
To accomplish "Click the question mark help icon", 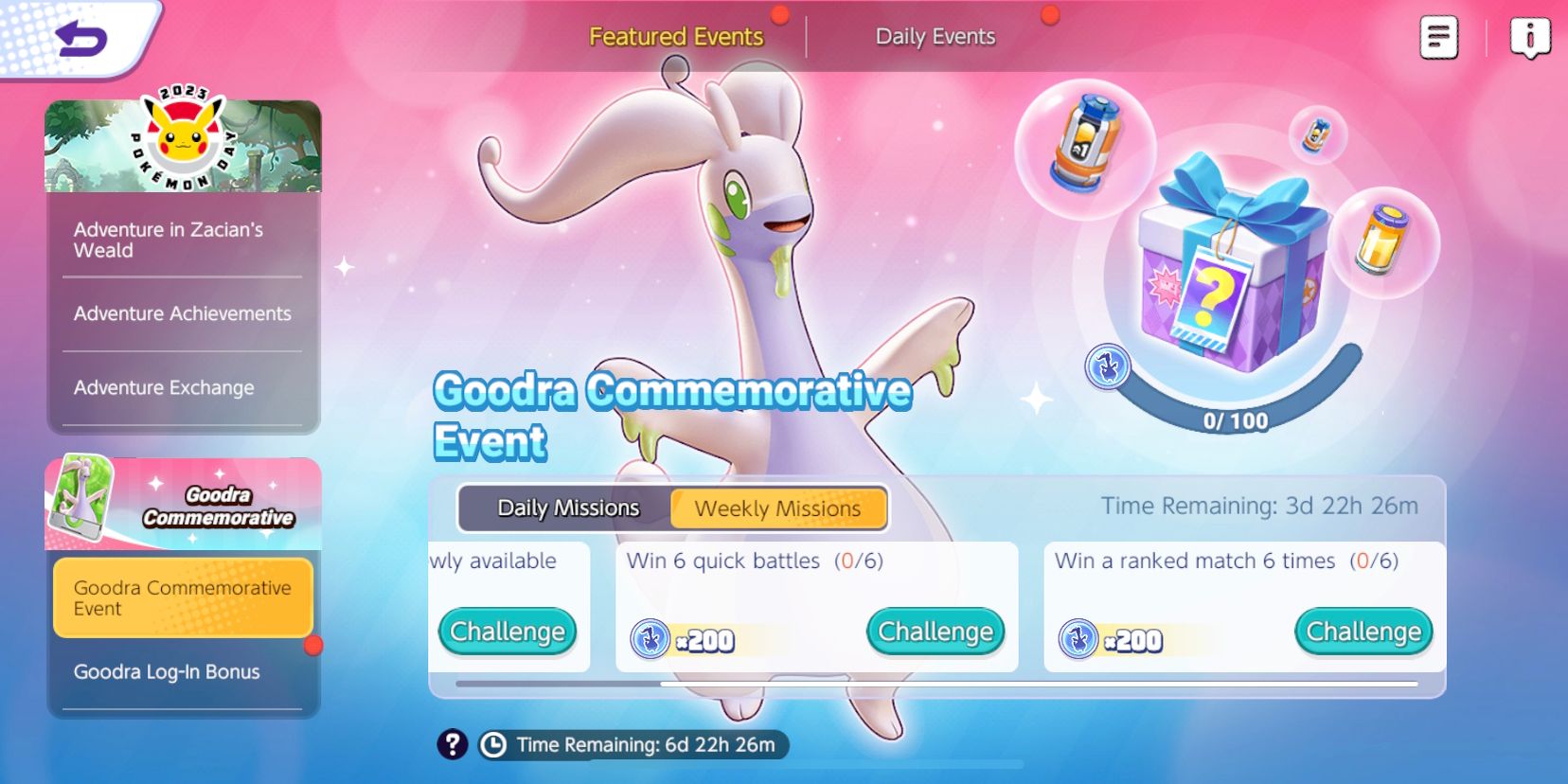I will [452, 745].
